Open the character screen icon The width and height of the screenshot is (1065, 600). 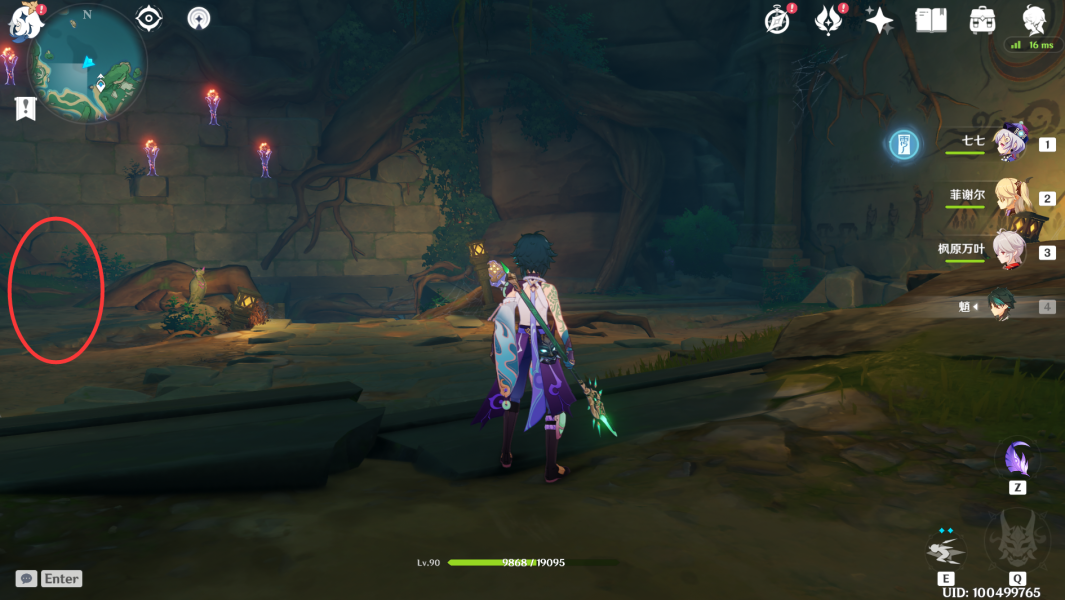click(x=1034, y=20)
